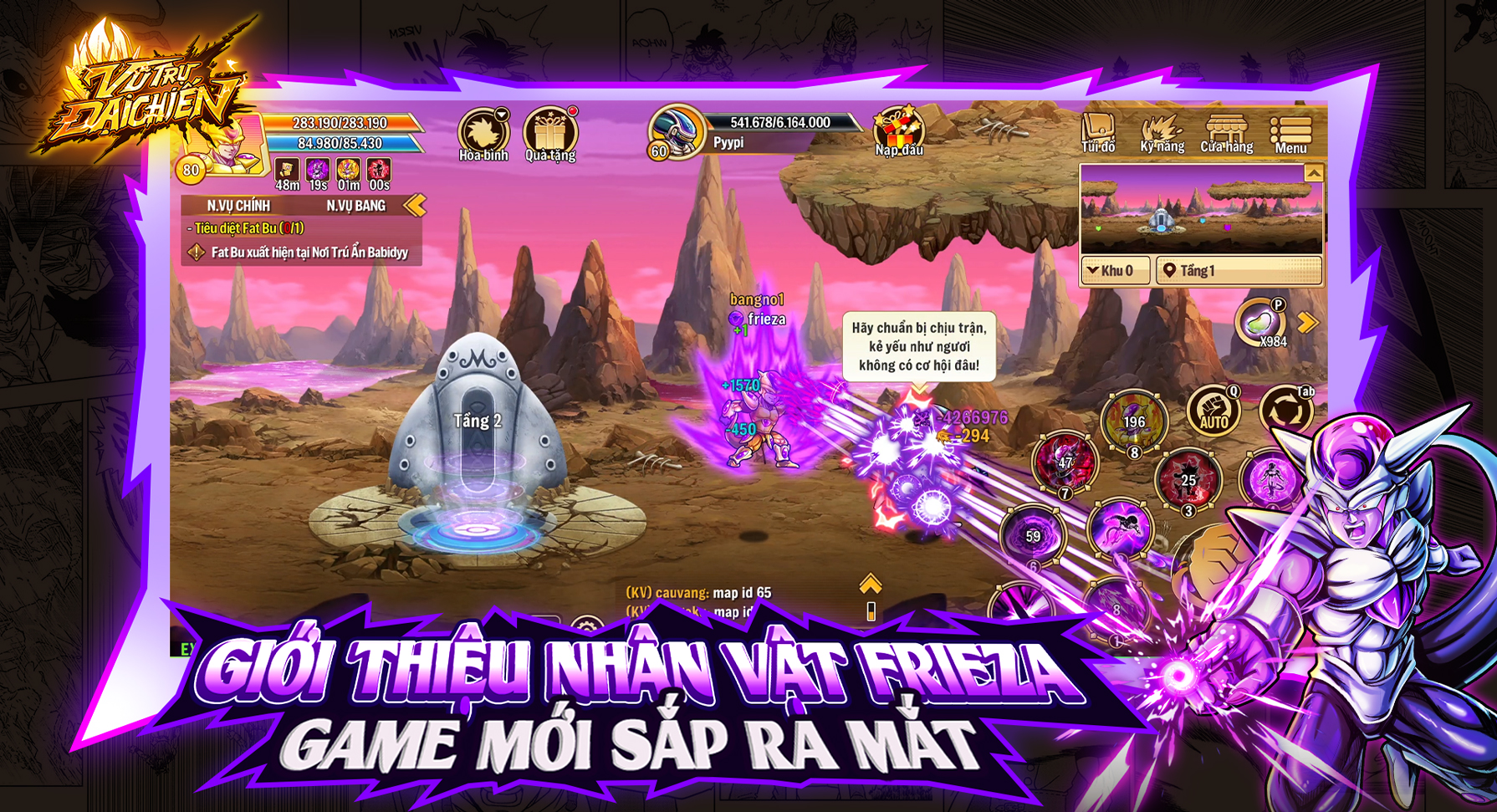Screen dimensions: 1497x812
Task: Switch to the N.VỤ BANG quest tab
Action: pyautogui.click(x=355, y=206)
